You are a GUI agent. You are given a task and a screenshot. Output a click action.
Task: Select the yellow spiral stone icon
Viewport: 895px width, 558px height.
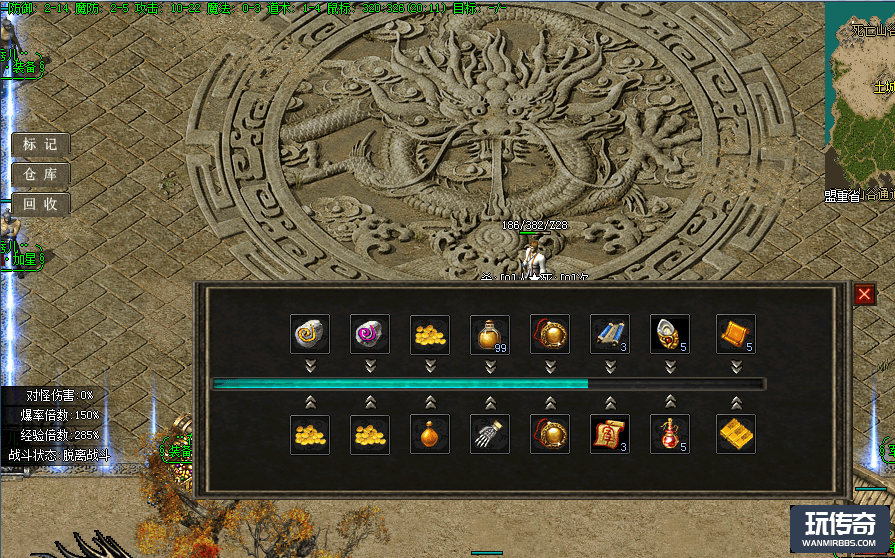(310, 334)
